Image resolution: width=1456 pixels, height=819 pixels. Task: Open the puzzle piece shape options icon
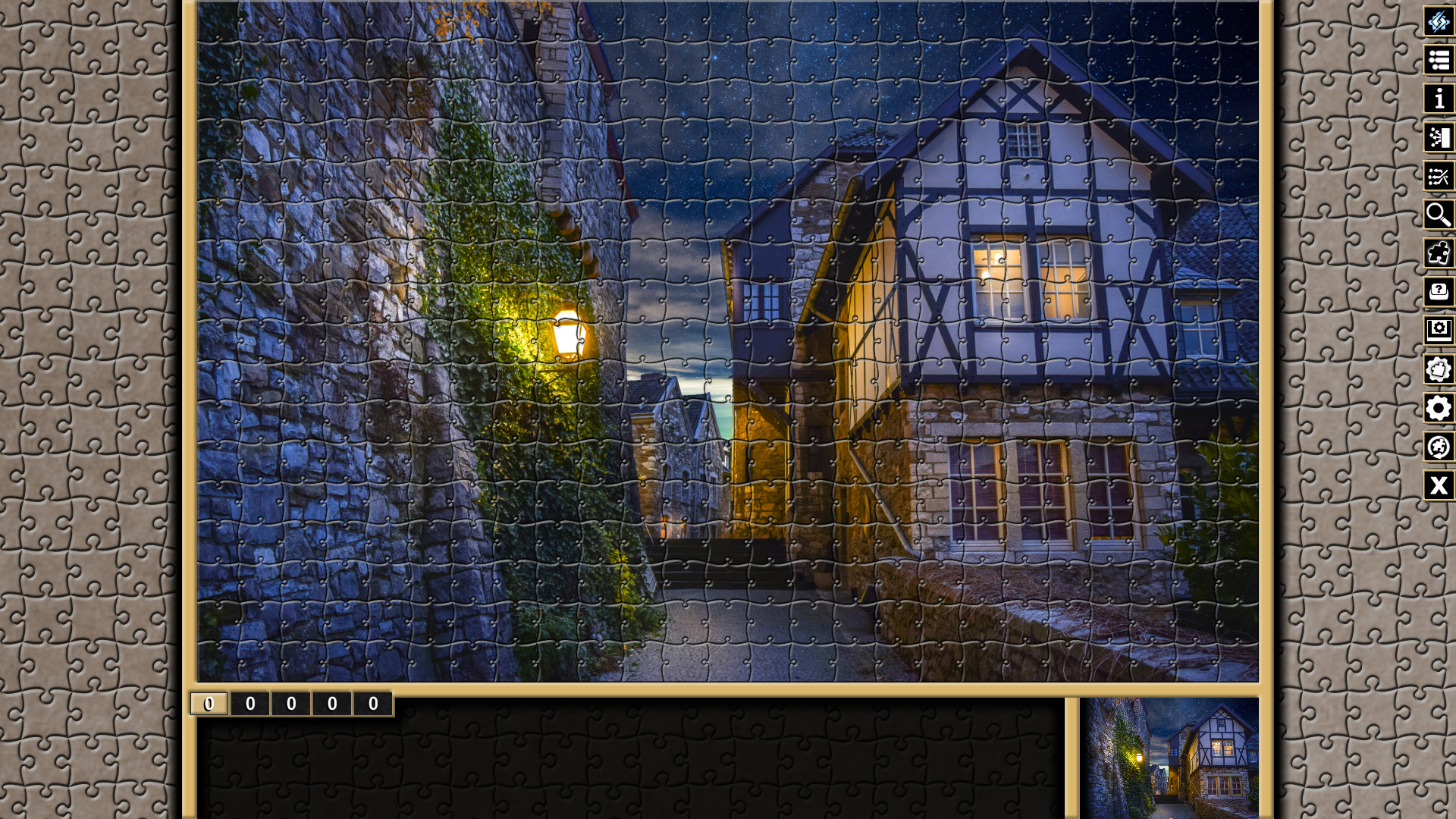pyautogui.click(x=1439, y=370)
